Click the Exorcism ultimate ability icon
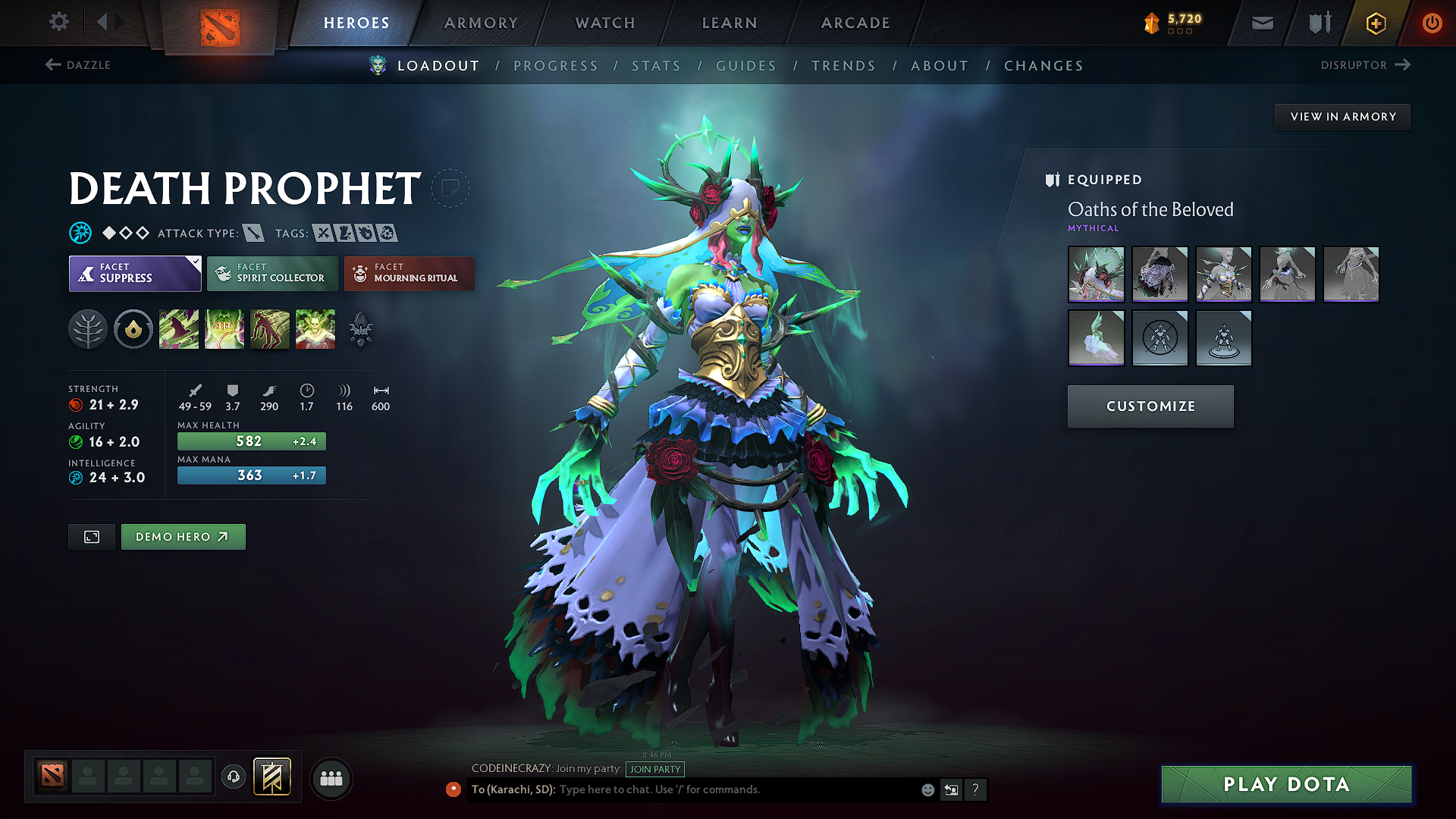The width and height of the screenshot is (1456, 819). tap(315, 328)
